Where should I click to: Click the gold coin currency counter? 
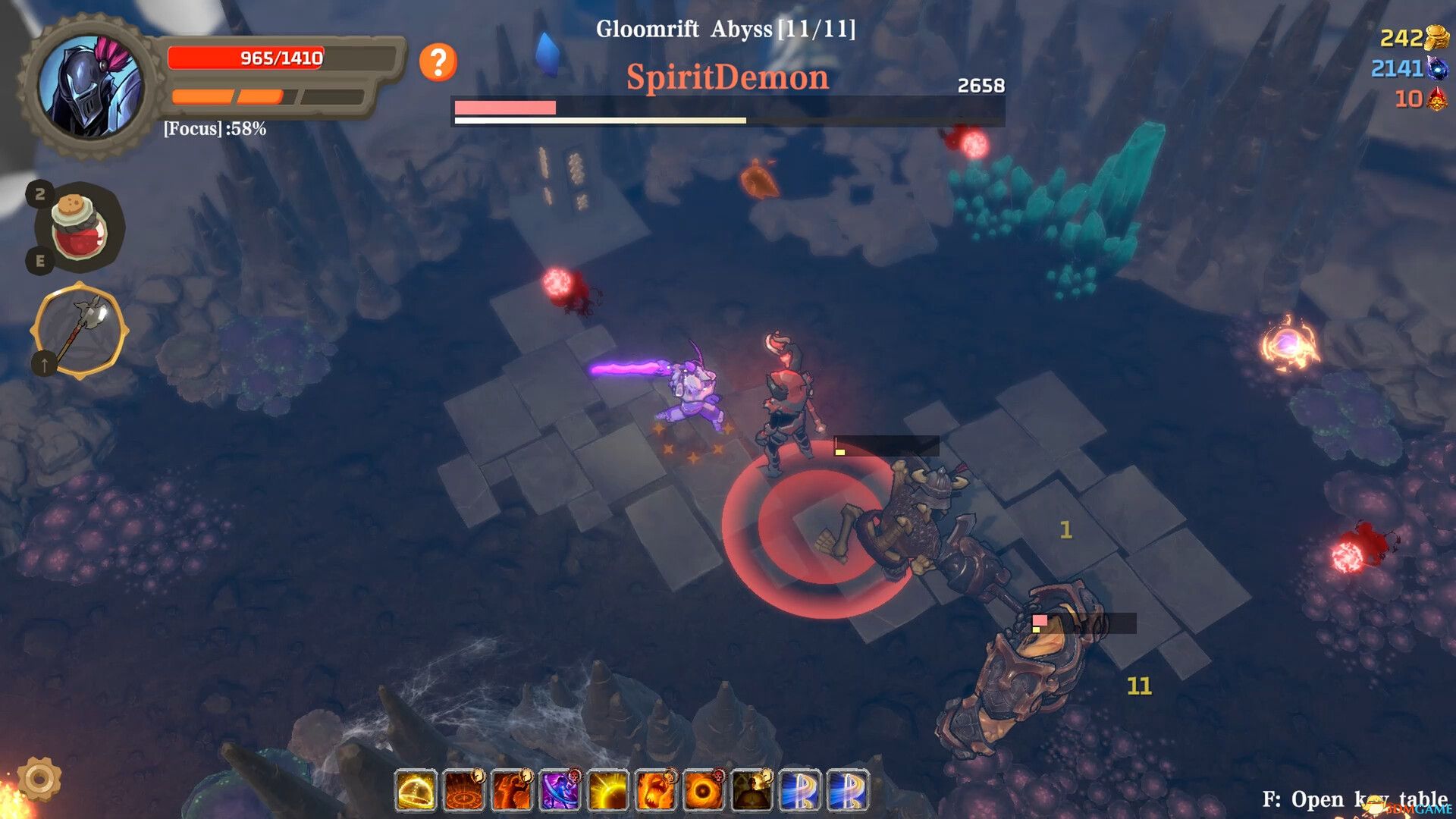(x=1412, y=36)
